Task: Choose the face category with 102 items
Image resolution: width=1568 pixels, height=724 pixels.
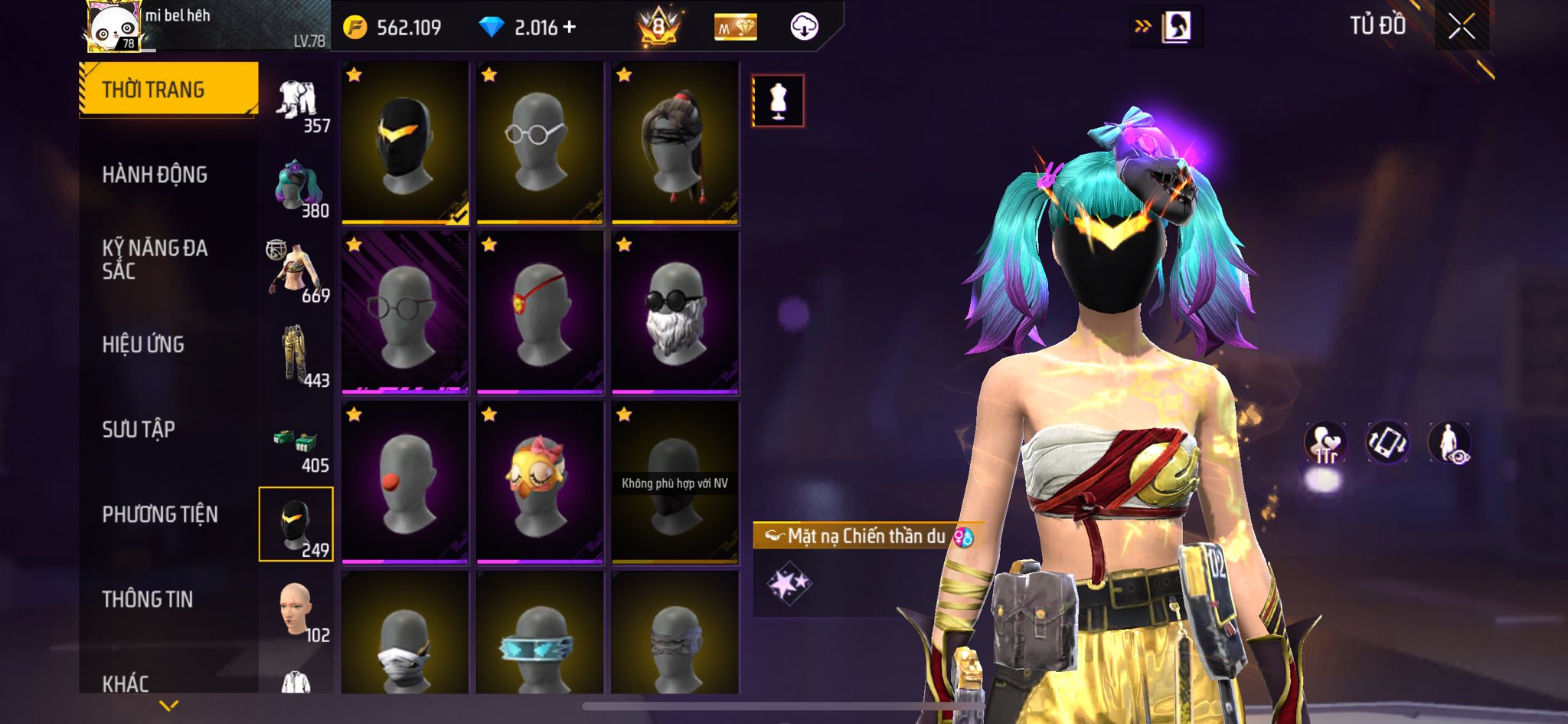Action: tap(297, 611)
